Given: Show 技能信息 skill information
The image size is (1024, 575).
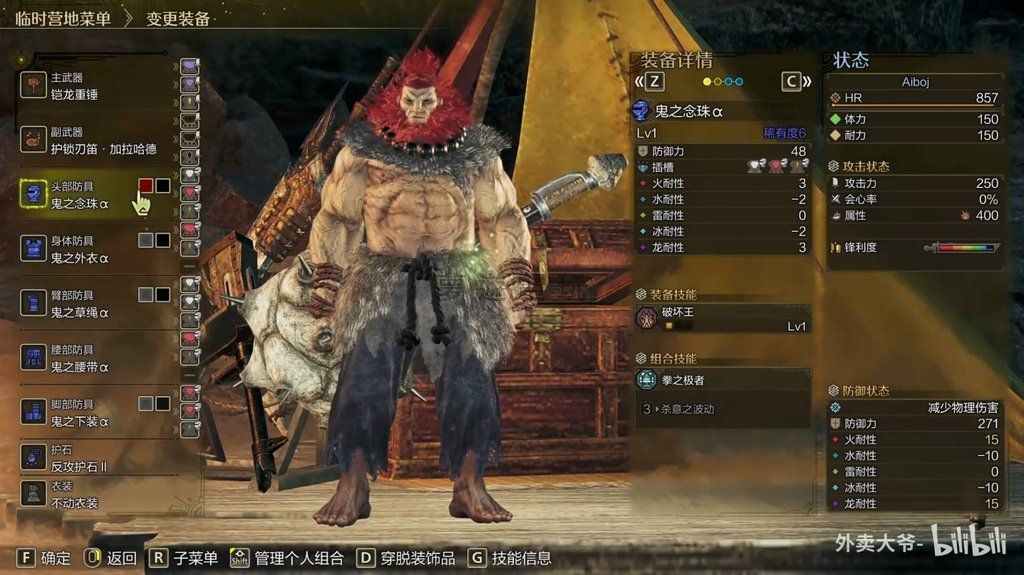Looking at the screenshot, I should pos(509,558).
